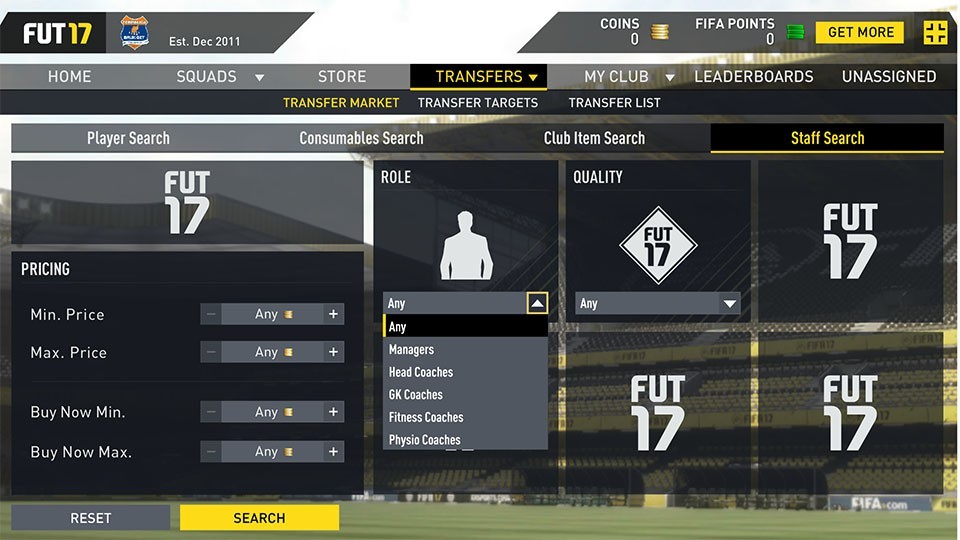Go to the HOME menu

click(x=70, y=77)
